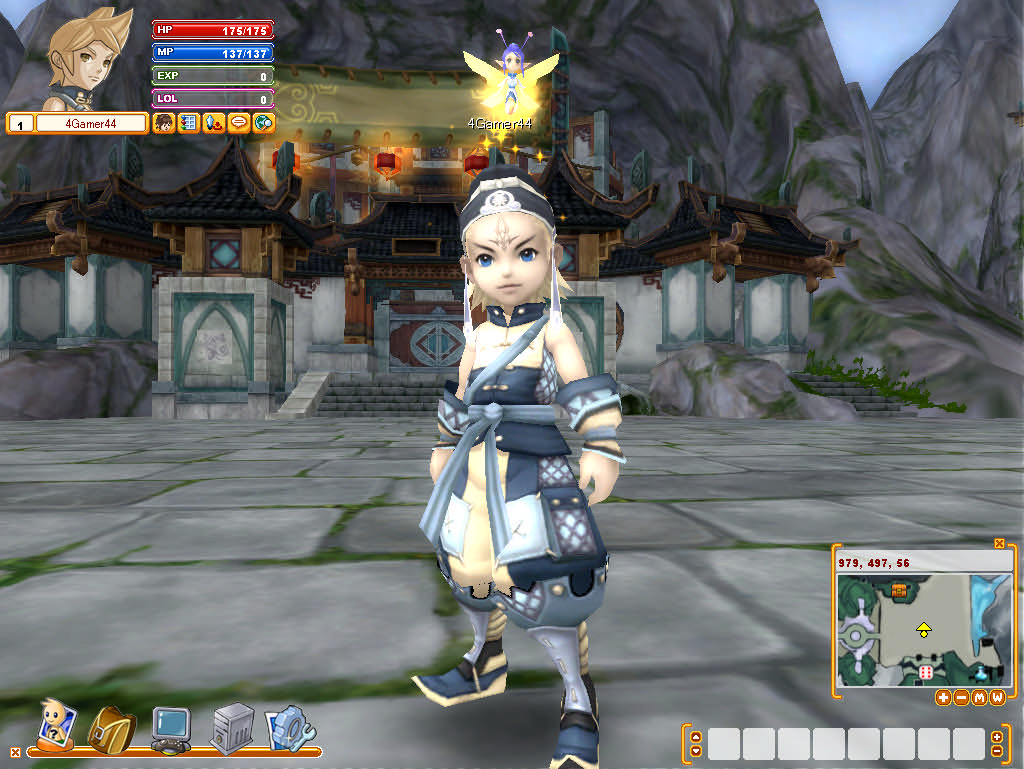Click the globe with magnifier icon

coord(263,123)
